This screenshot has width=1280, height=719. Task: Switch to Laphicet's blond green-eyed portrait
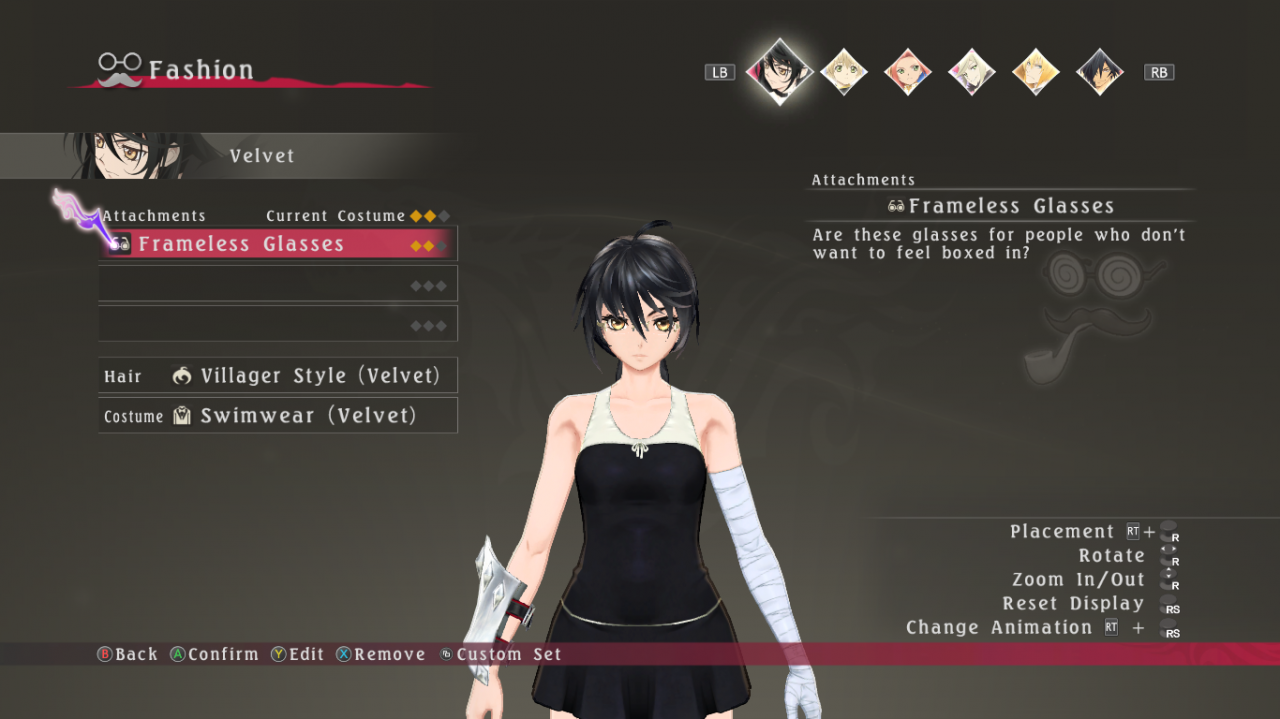[843, 72]
